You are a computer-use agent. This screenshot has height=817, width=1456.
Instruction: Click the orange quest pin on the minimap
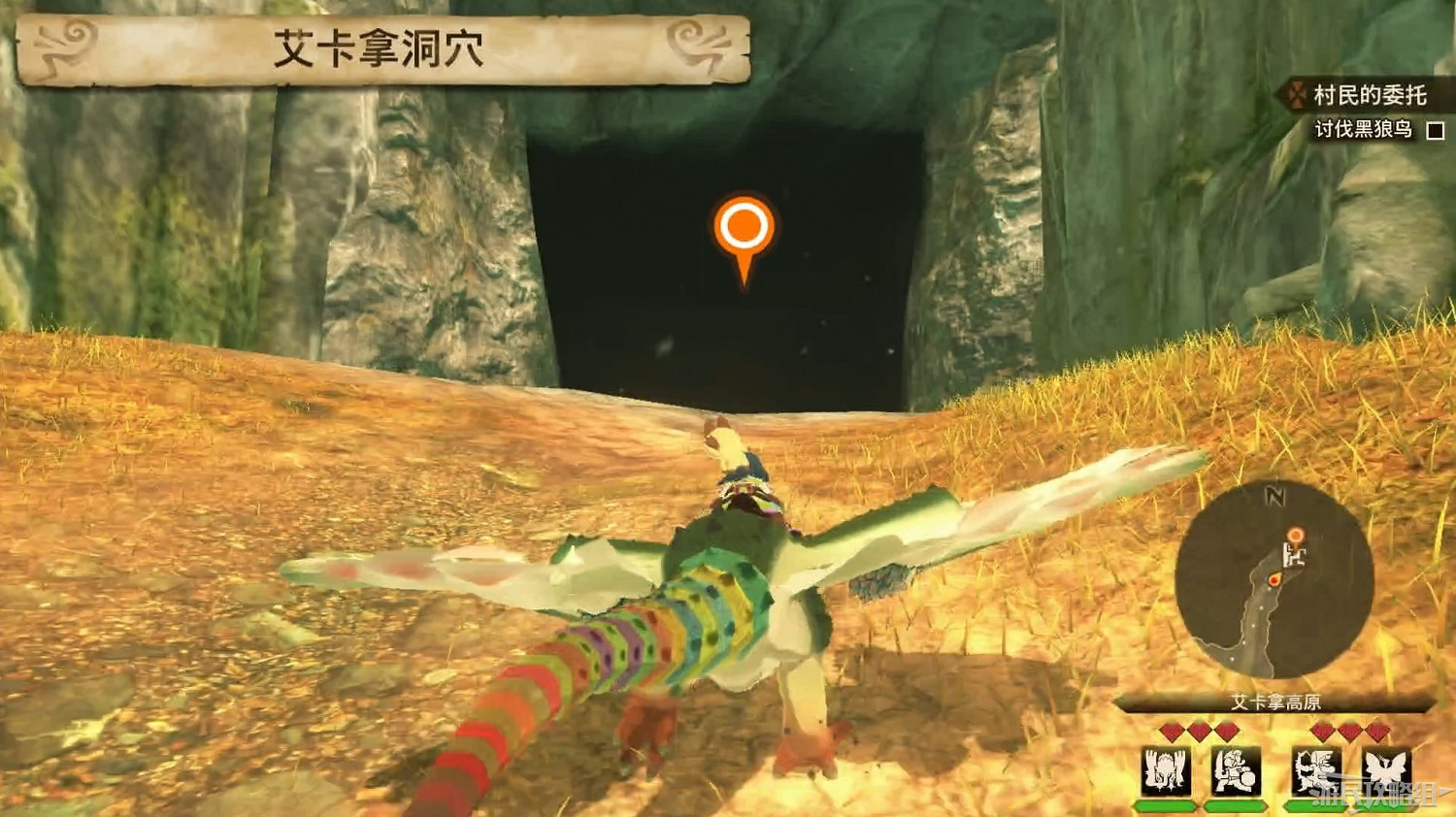coord(1296,537)
